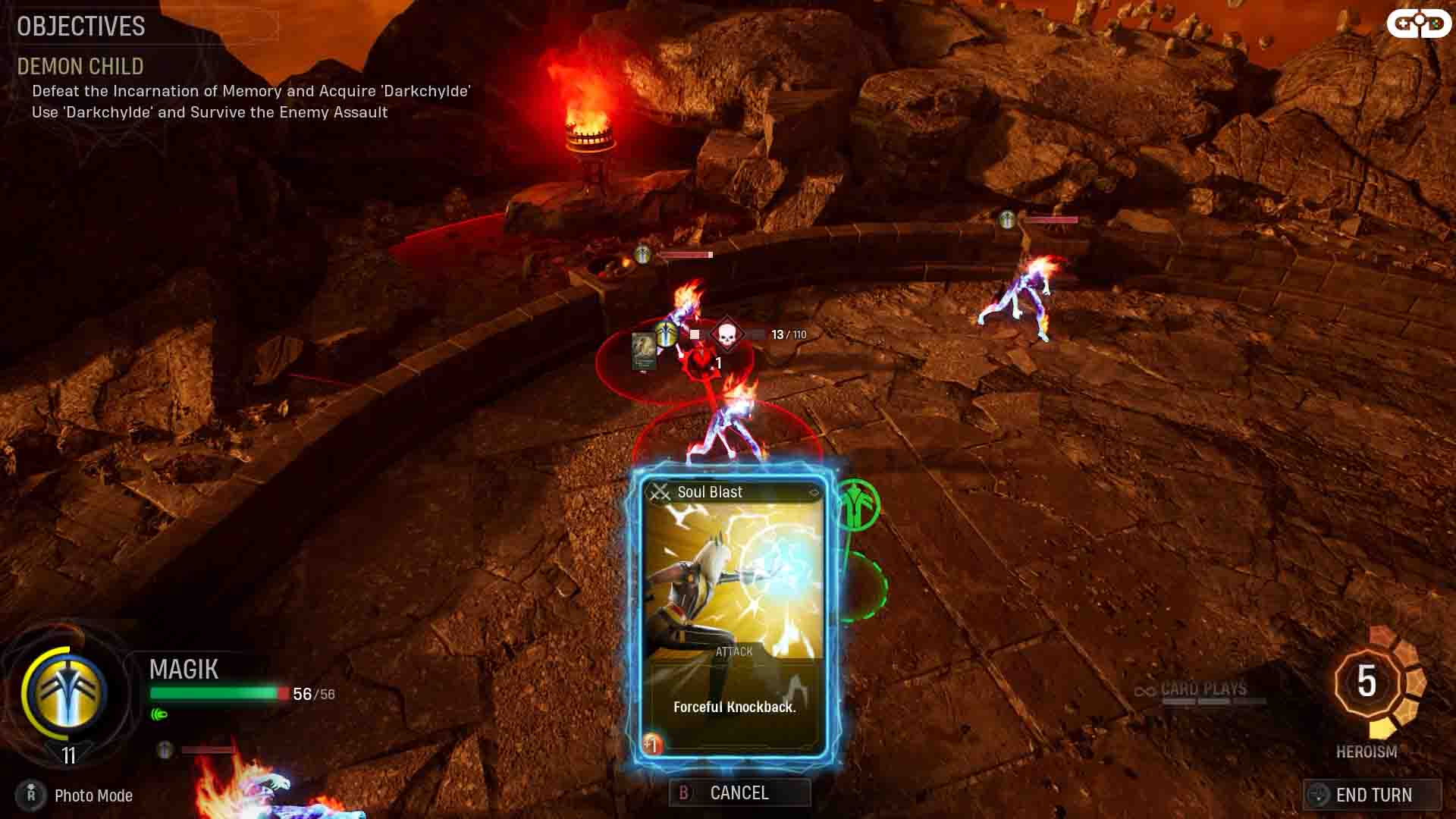Screen dimensions: 1456x819
Task: Select Magik's circular portrait icon
Action: point(67,690)
